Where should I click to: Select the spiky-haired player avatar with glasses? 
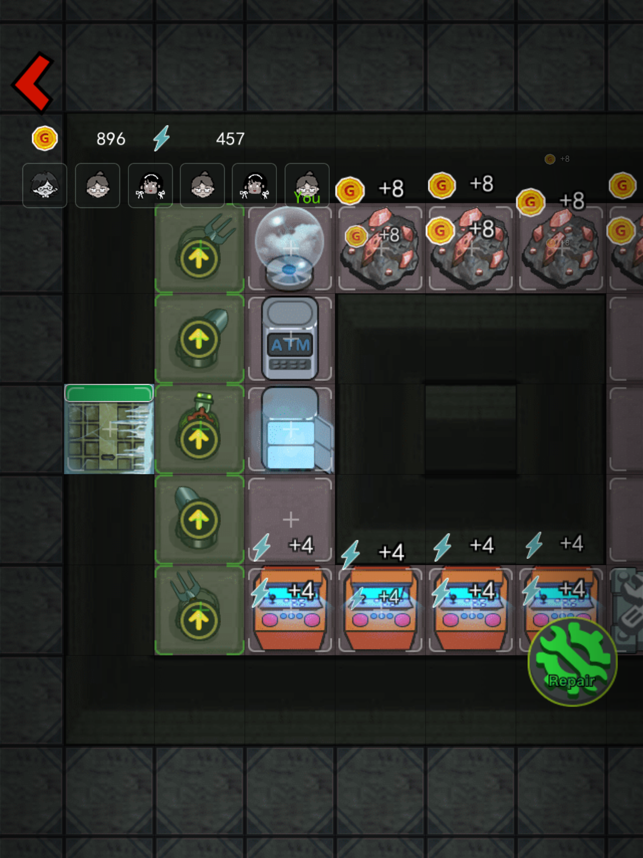coord(45,185)
